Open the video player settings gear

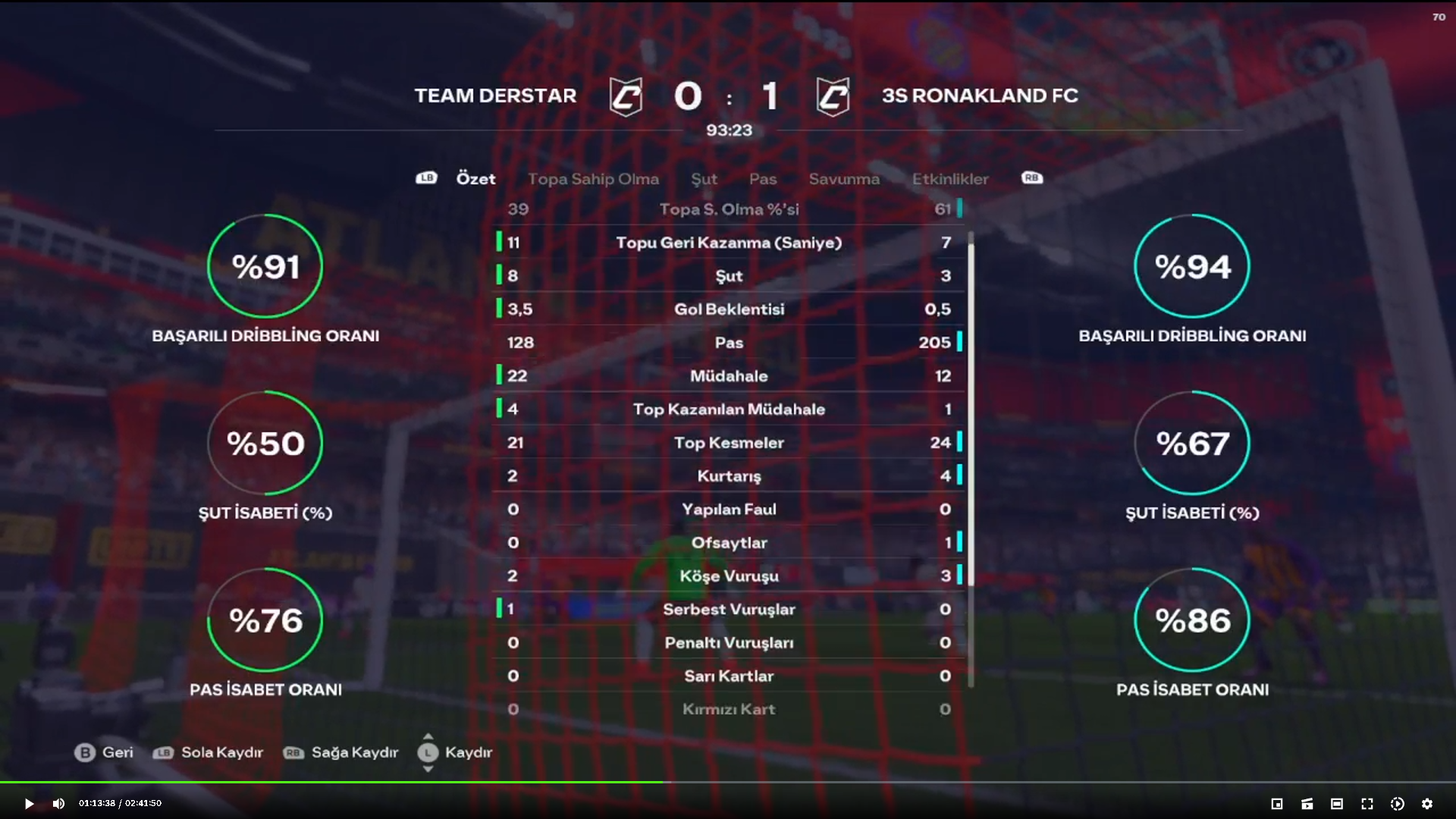tap(1427, 804)
